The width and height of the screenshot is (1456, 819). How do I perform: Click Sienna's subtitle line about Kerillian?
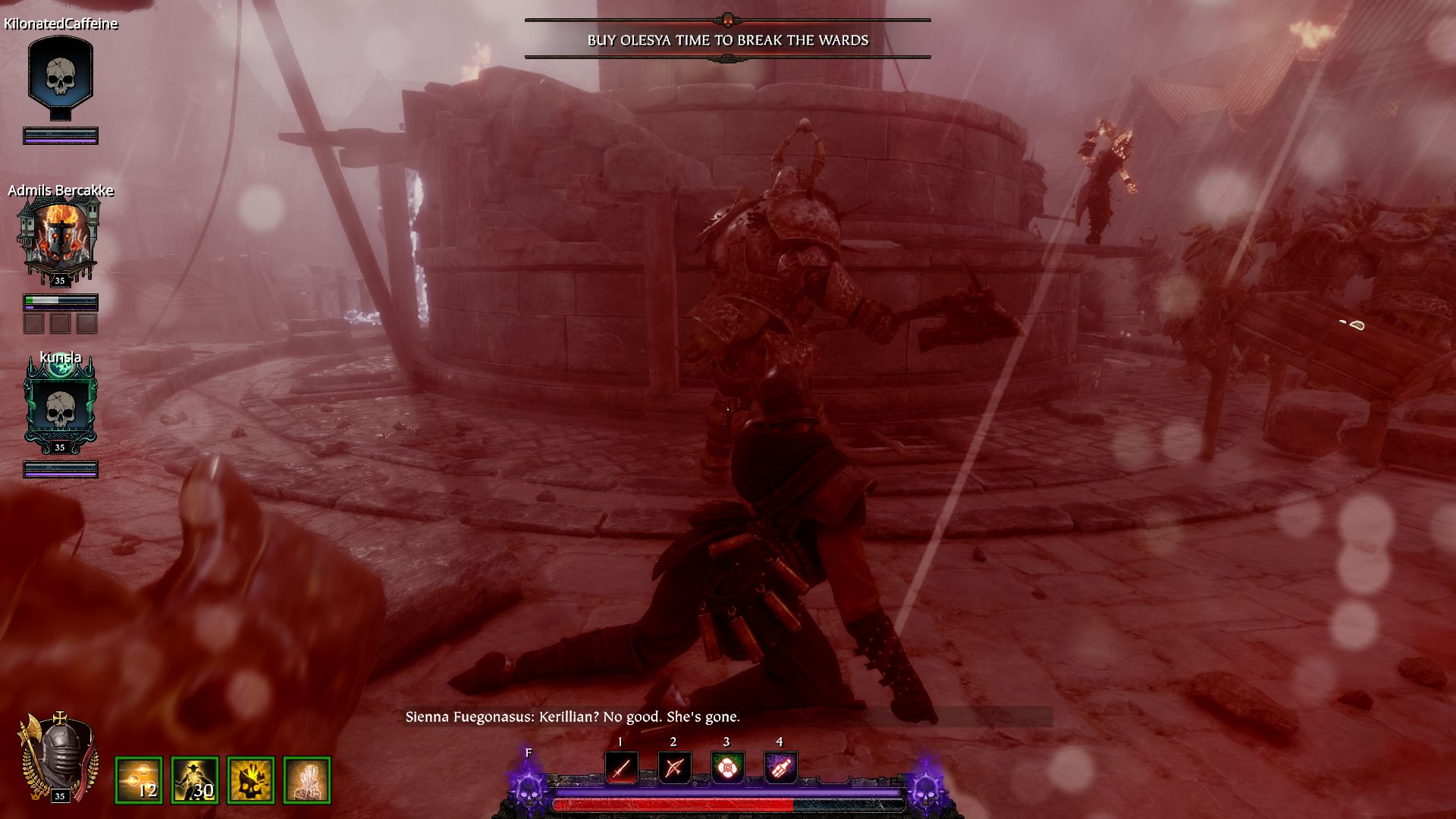tap(573, 715)
